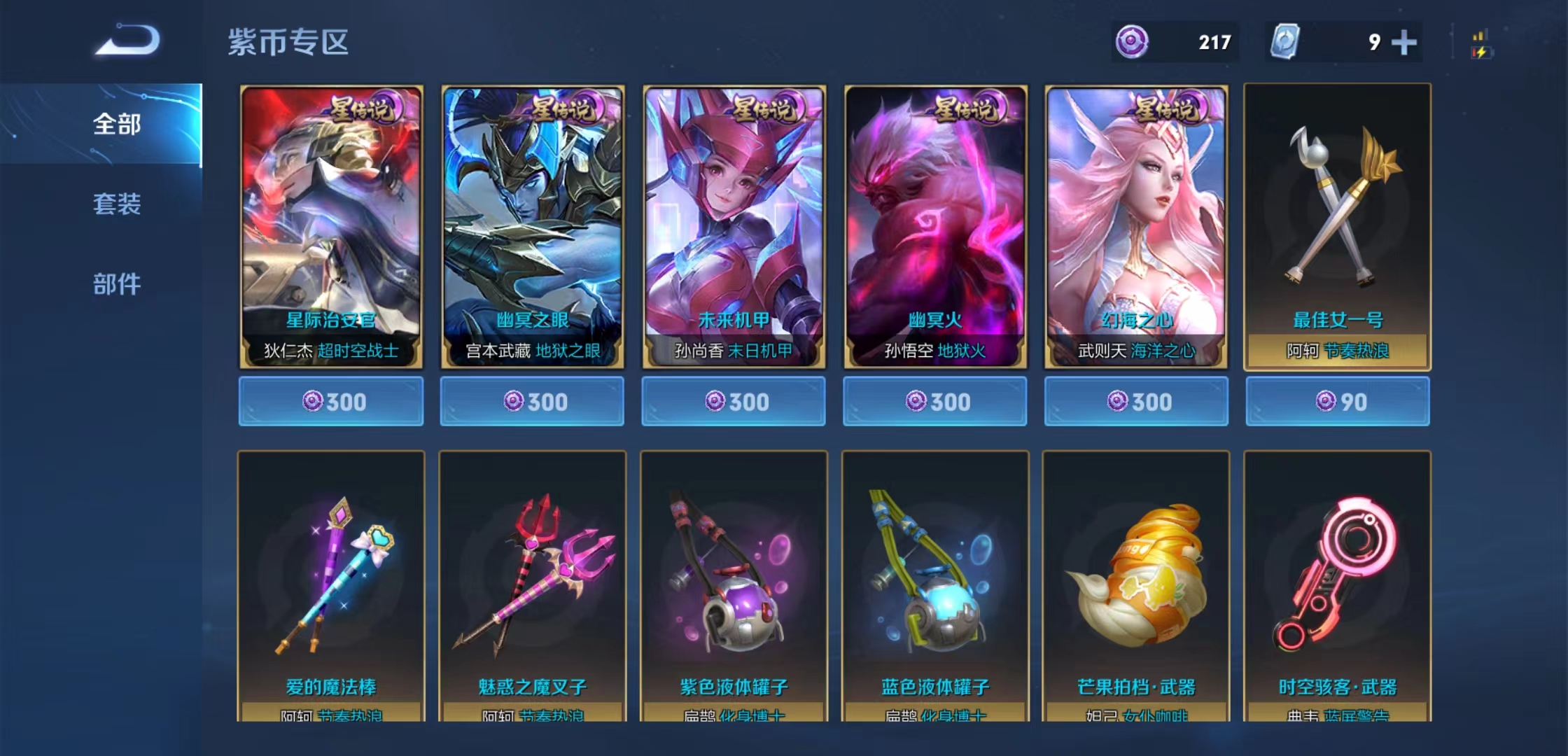Select the 部件 category tab

(x=117, y=284)
